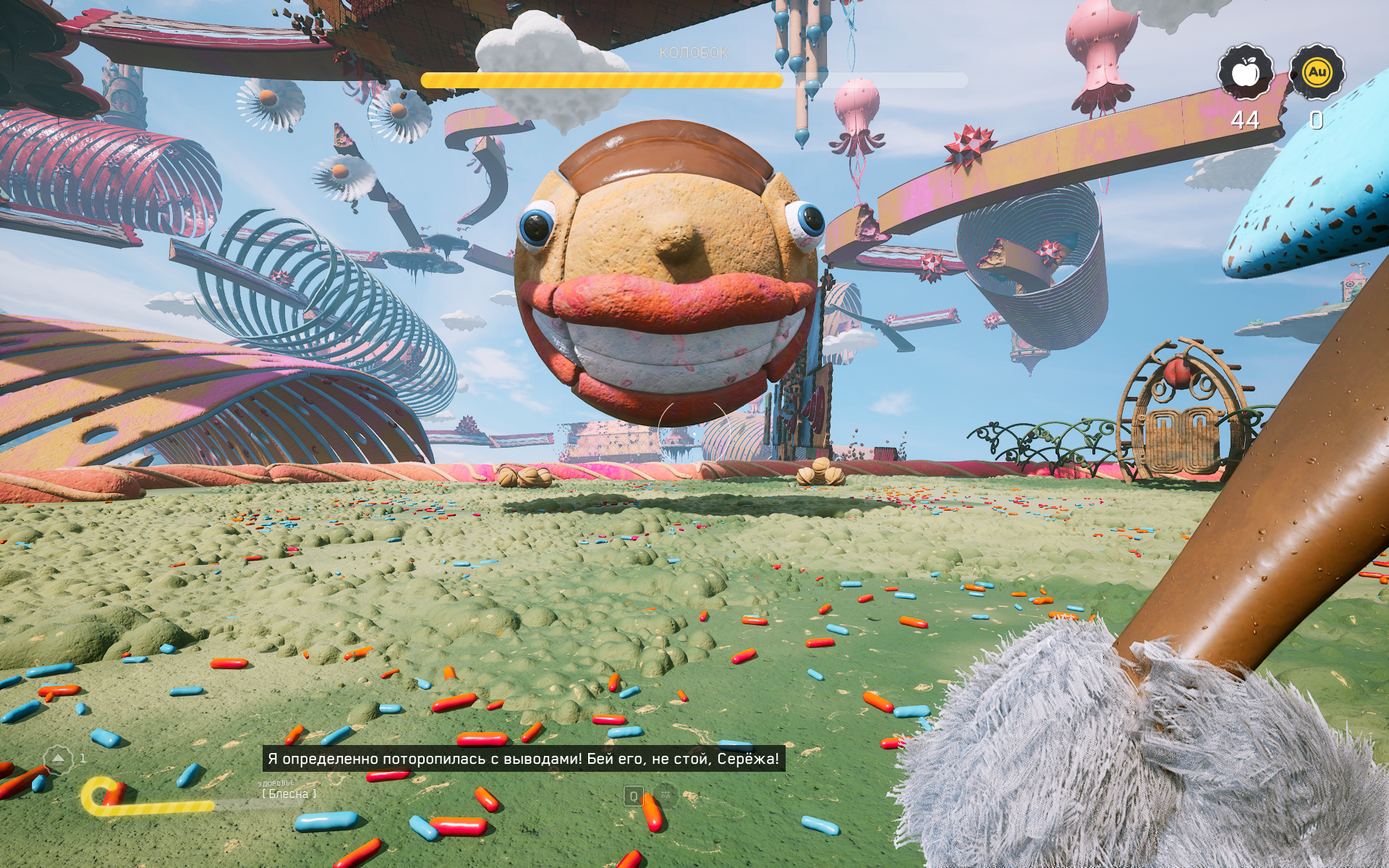This screenshot has height=868, width=1389.
Task: Select the gold Au currency icon
Action: pyautogui.click(x=1317, y=72)
